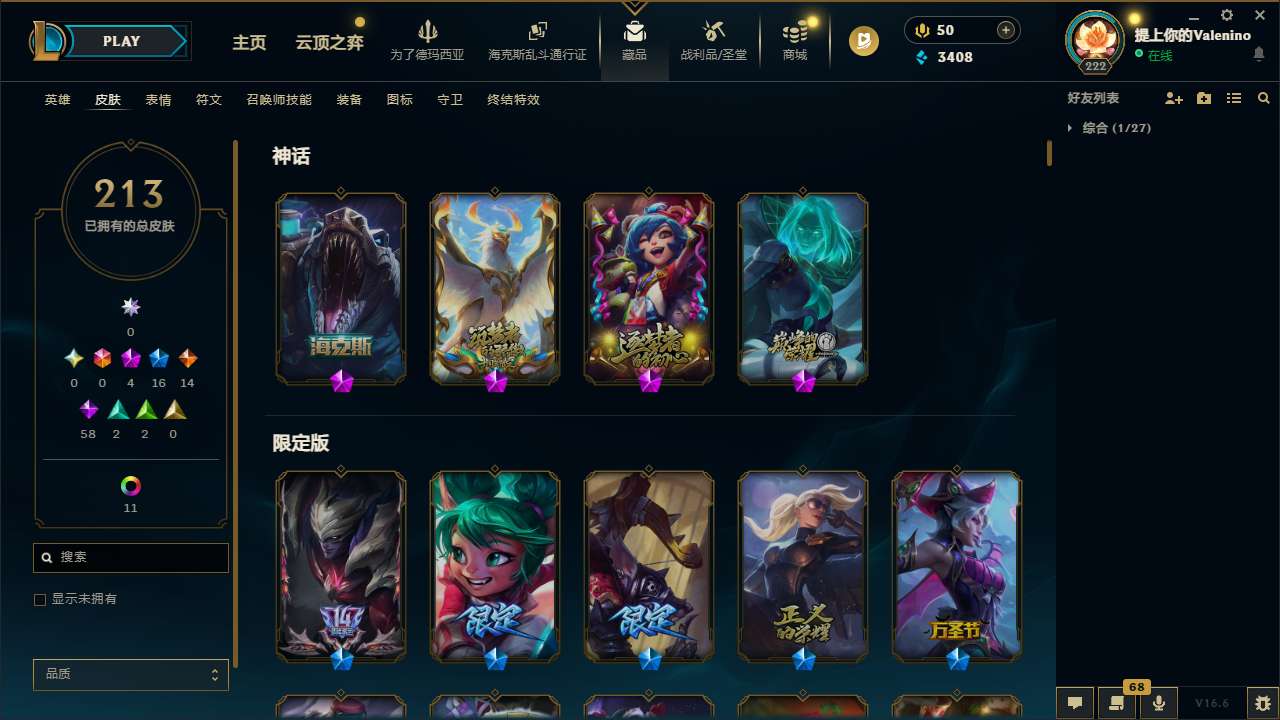
Task: Open the 海克斯 mythic skin thumbnail
Action: coord(340,288)
